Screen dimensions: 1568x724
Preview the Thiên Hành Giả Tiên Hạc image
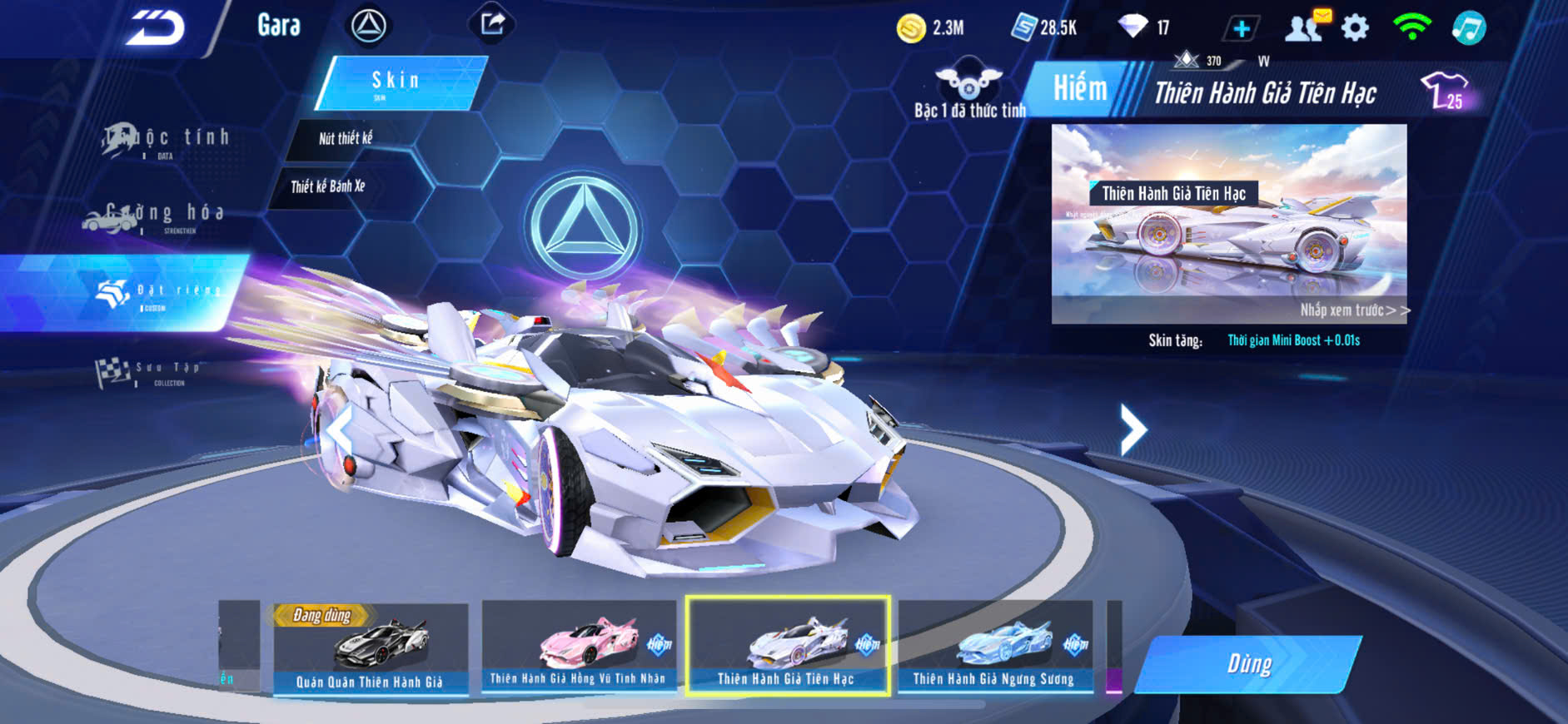point(1228,223)
